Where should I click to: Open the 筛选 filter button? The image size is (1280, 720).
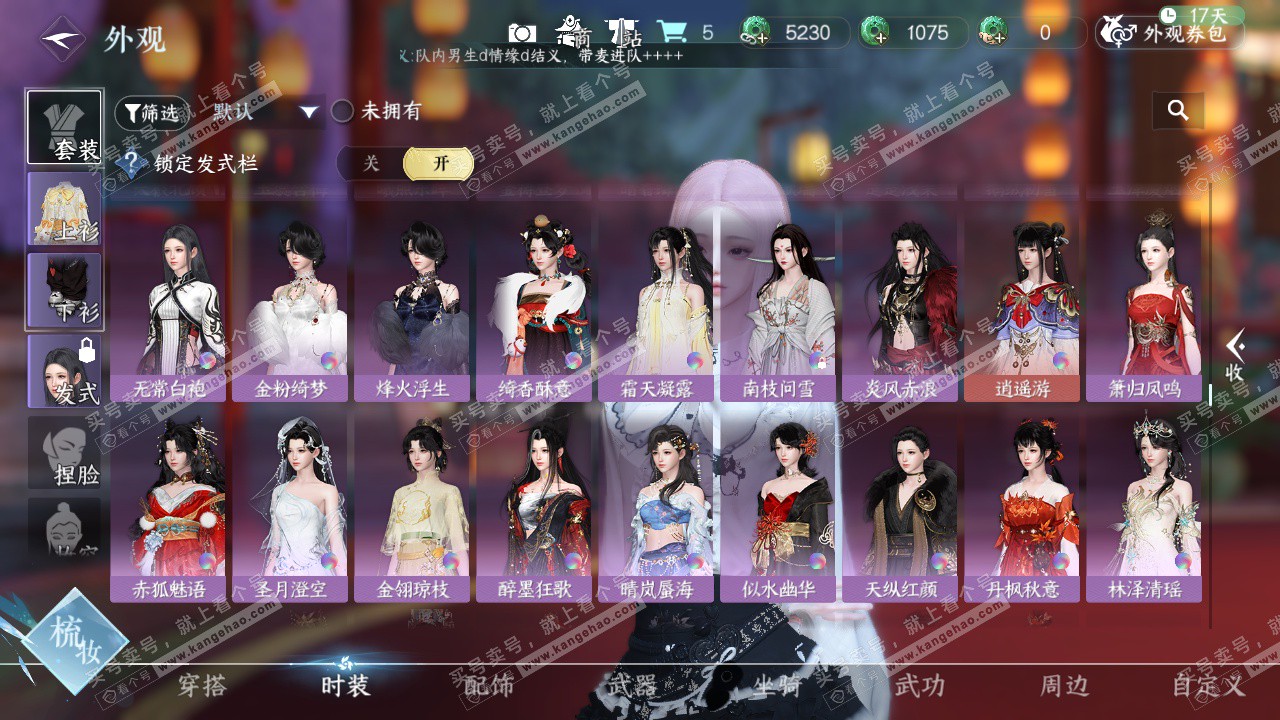151,113
